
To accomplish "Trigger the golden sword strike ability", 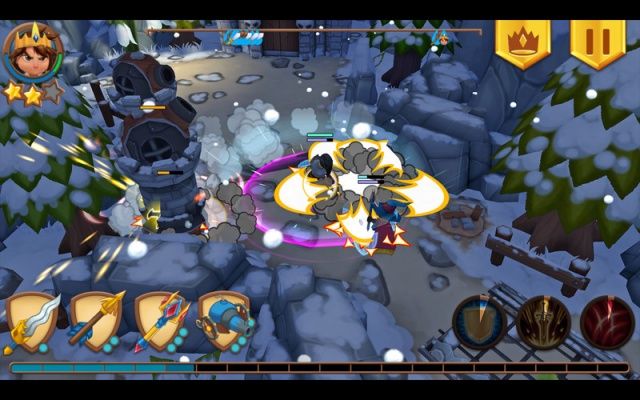I will coord(543,323).
